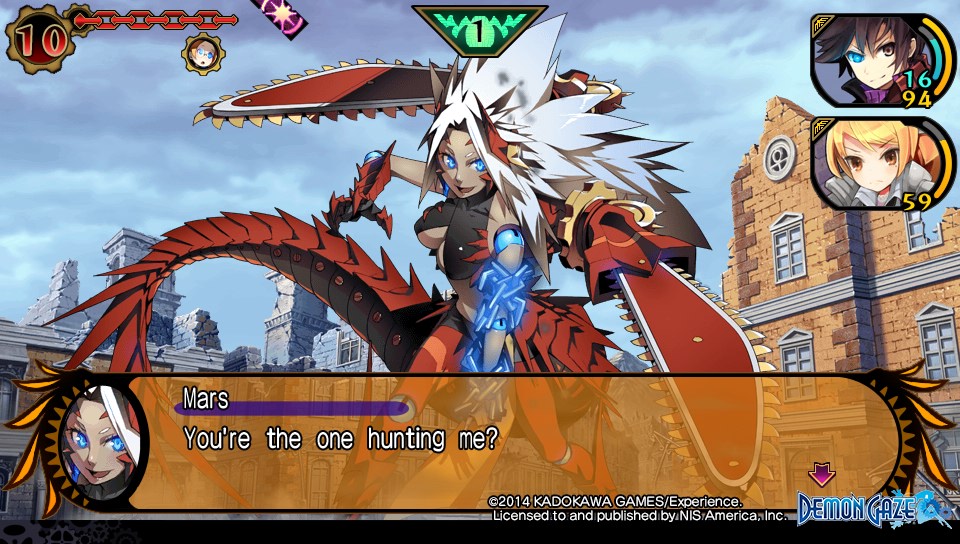Click the purple dialogue advance arrow
Image resolution: width=960 pixels, height=544 pixels.
[x=821, y=472]
